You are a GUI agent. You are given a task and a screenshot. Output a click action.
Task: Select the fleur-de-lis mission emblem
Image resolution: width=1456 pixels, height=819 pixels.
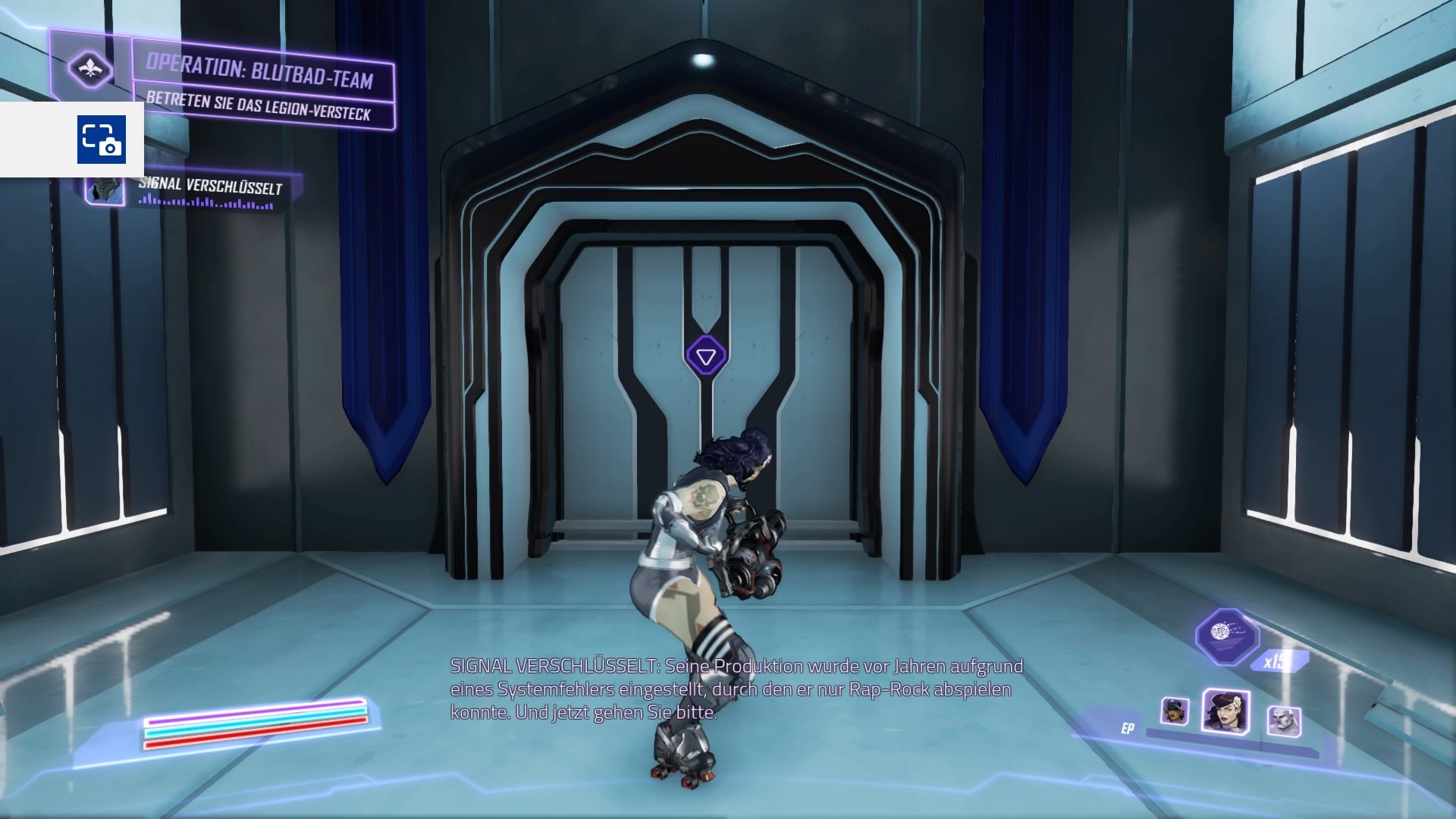point(90,69)
